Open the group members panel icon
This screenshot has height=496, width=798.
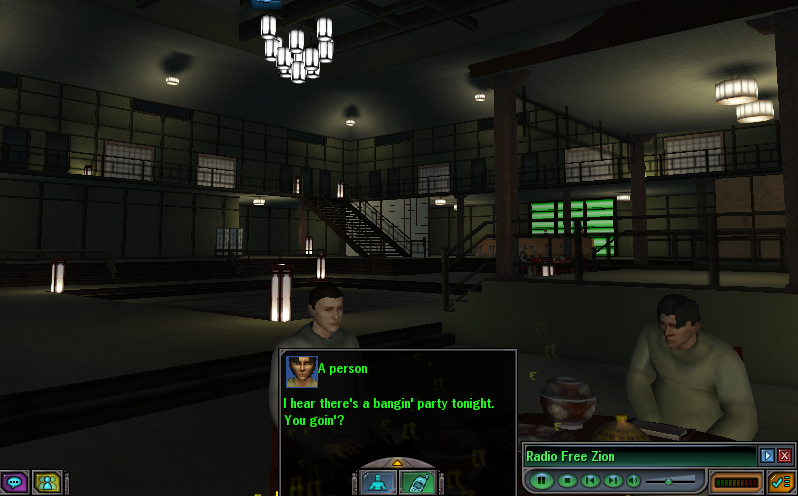click(x=47, y=482)
